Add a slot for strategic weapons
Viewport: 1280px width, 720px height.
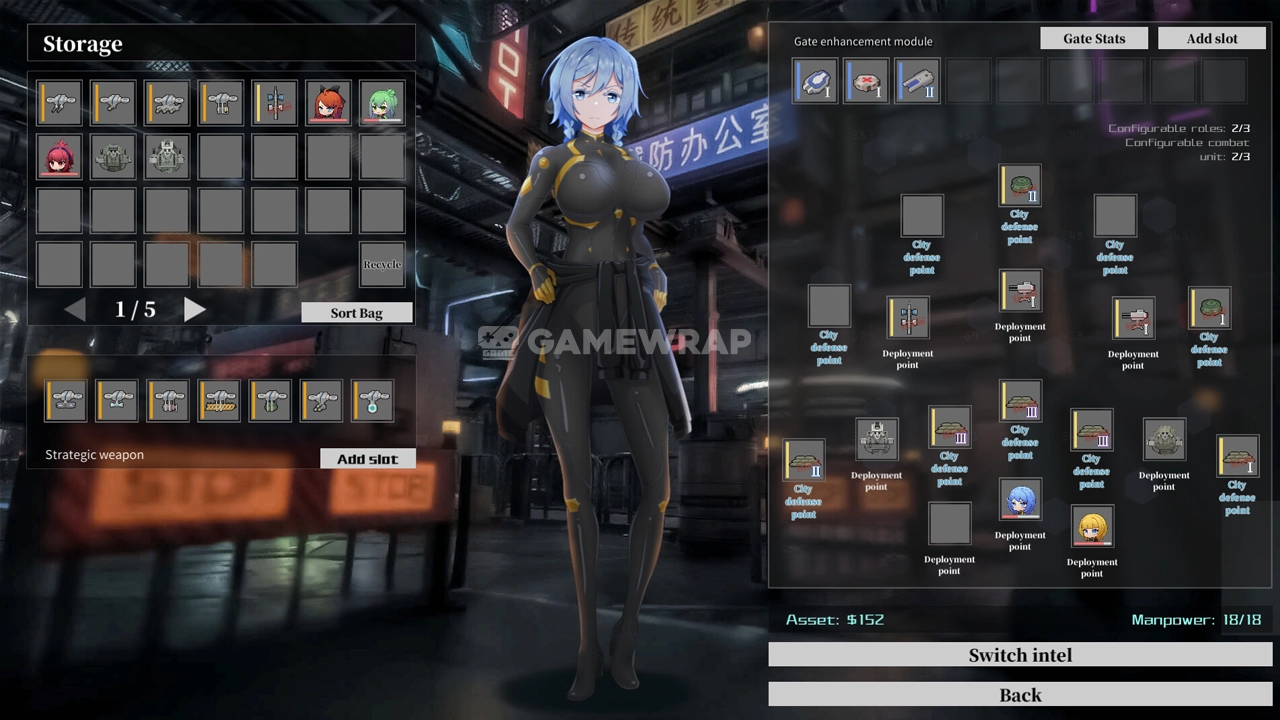click(367, 459)
